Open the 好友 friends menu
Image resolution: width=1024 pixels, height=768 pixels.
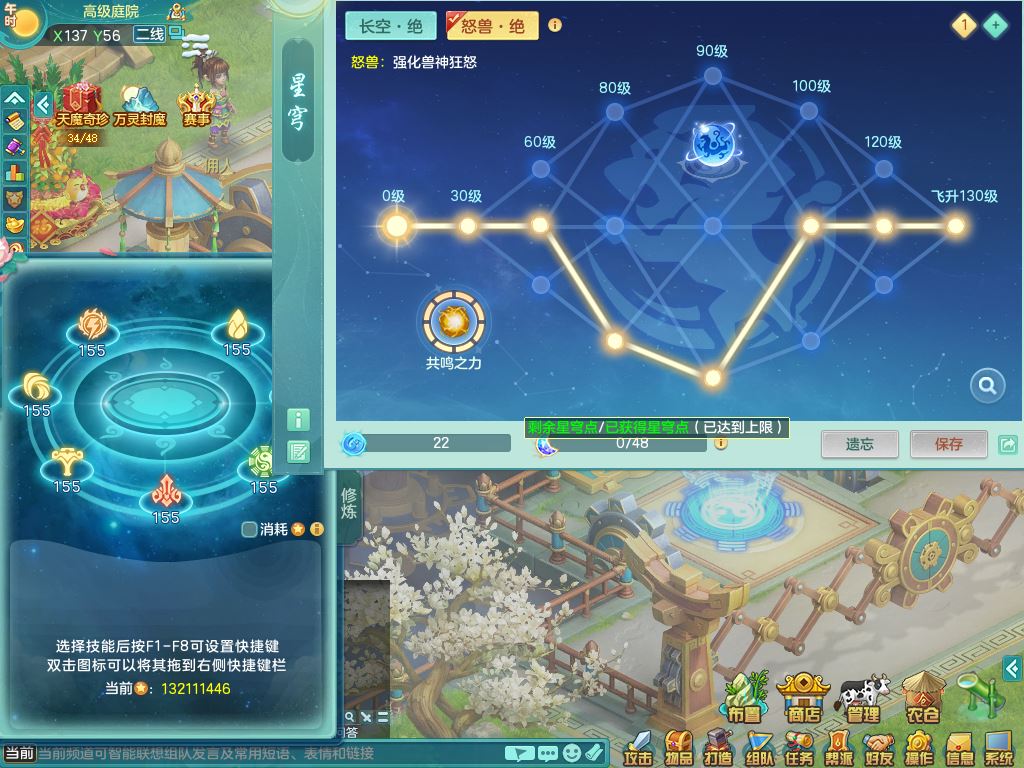point(878,746)
